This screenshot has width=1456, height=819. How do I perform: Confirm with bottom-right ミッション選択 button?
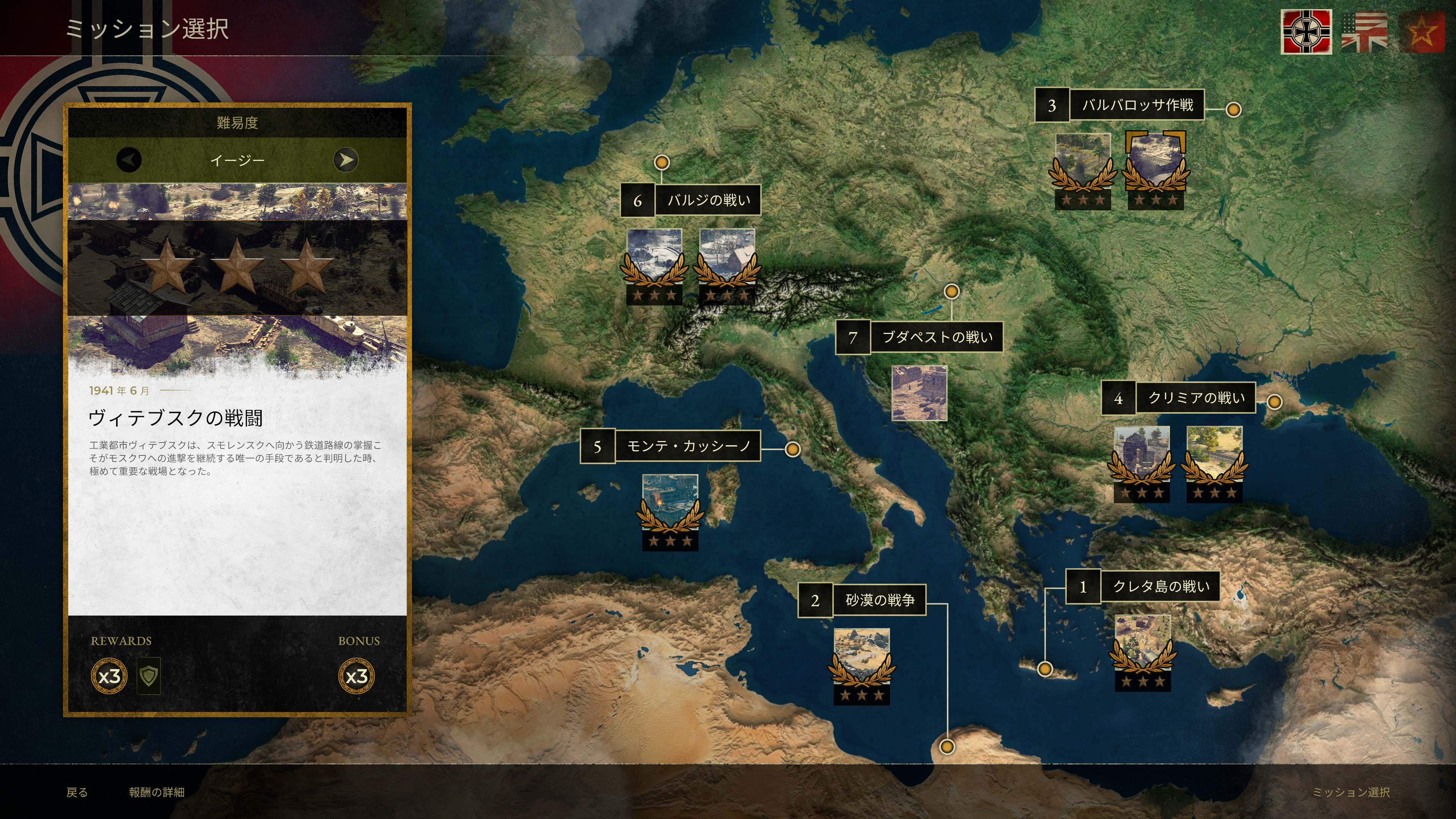(1350, 792)
